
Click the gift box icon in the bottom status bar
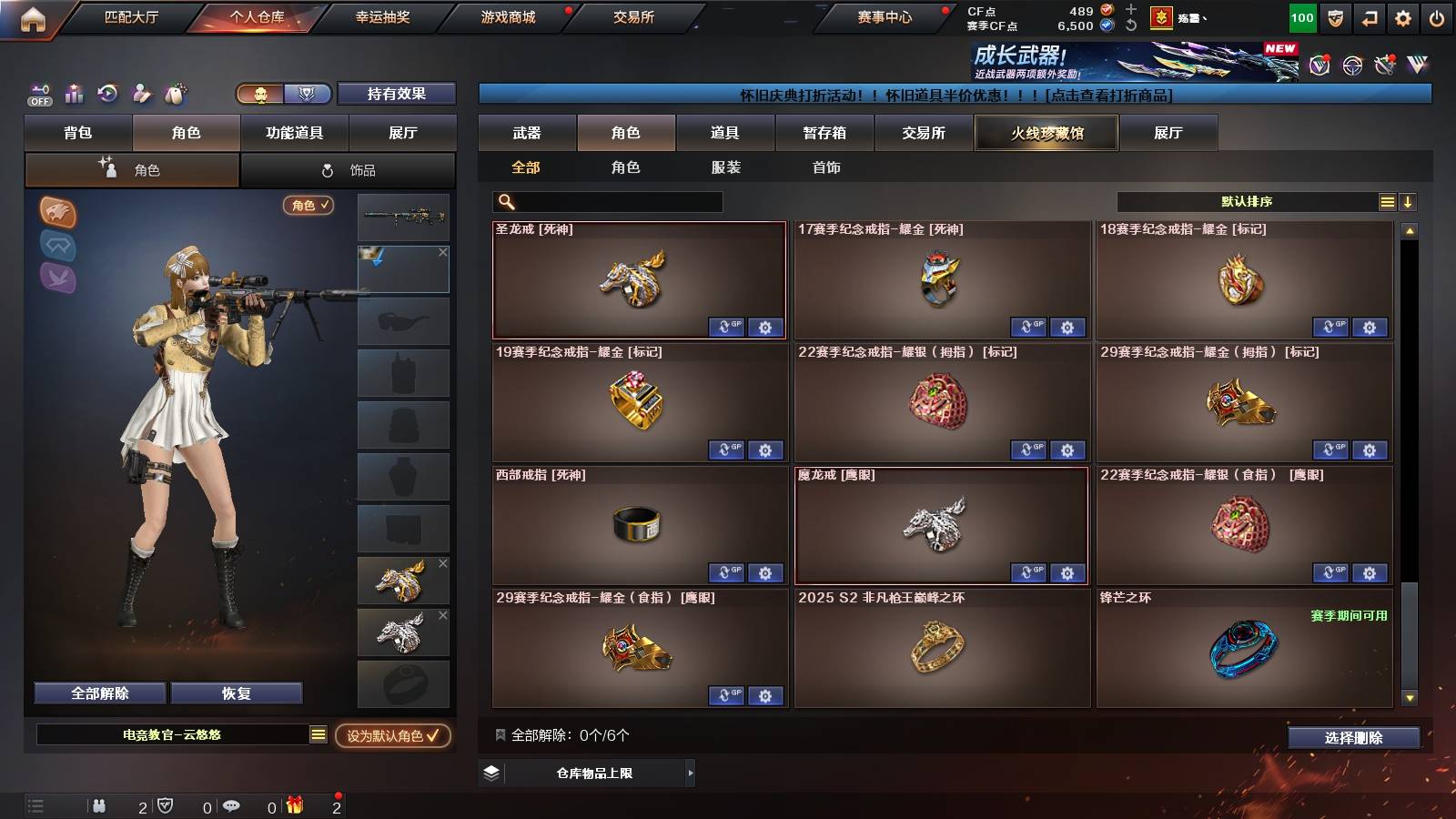point(294,804)
